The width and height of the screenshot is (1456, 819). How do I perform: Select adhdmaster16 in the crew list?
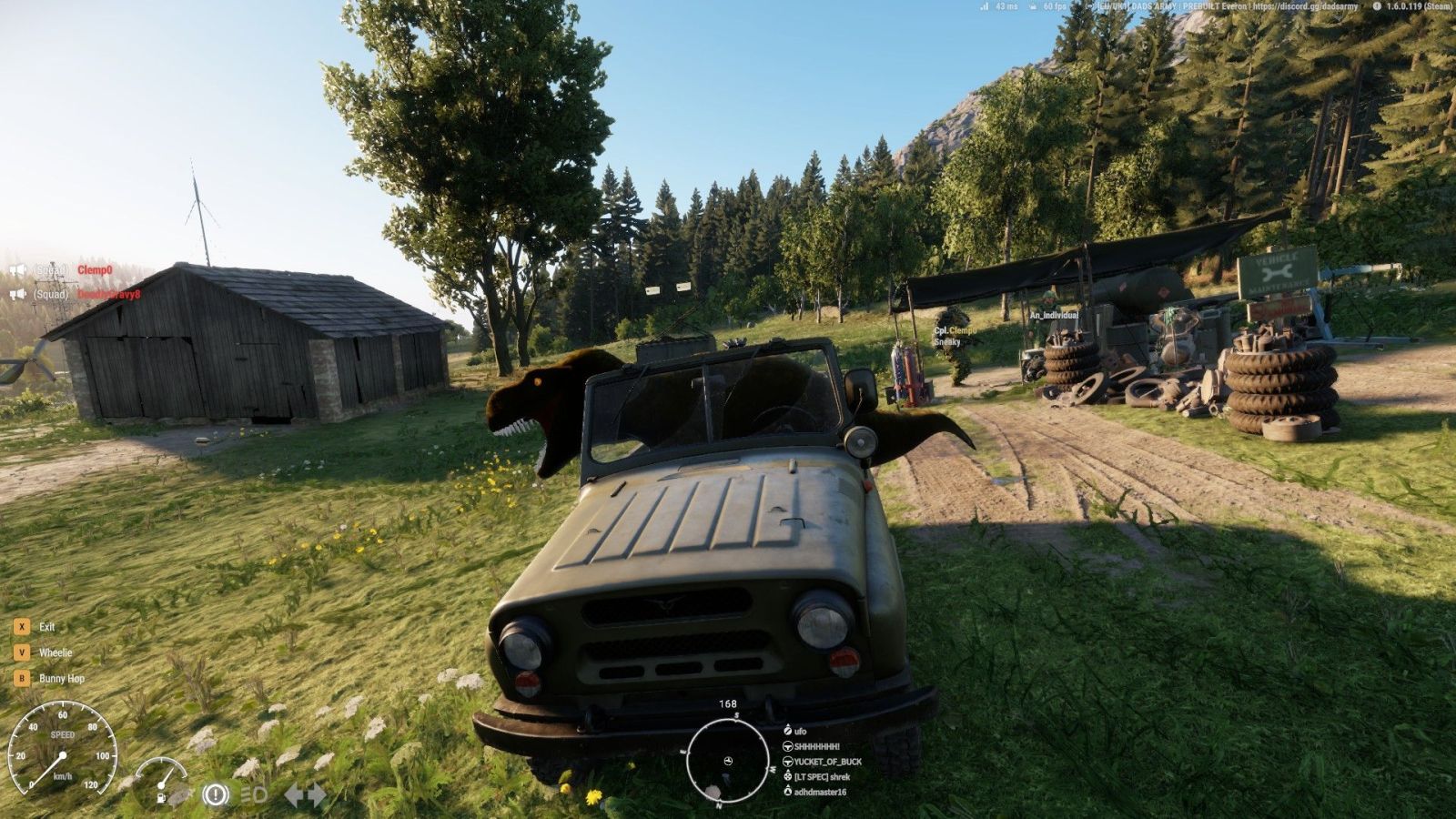tap(820, 792)
